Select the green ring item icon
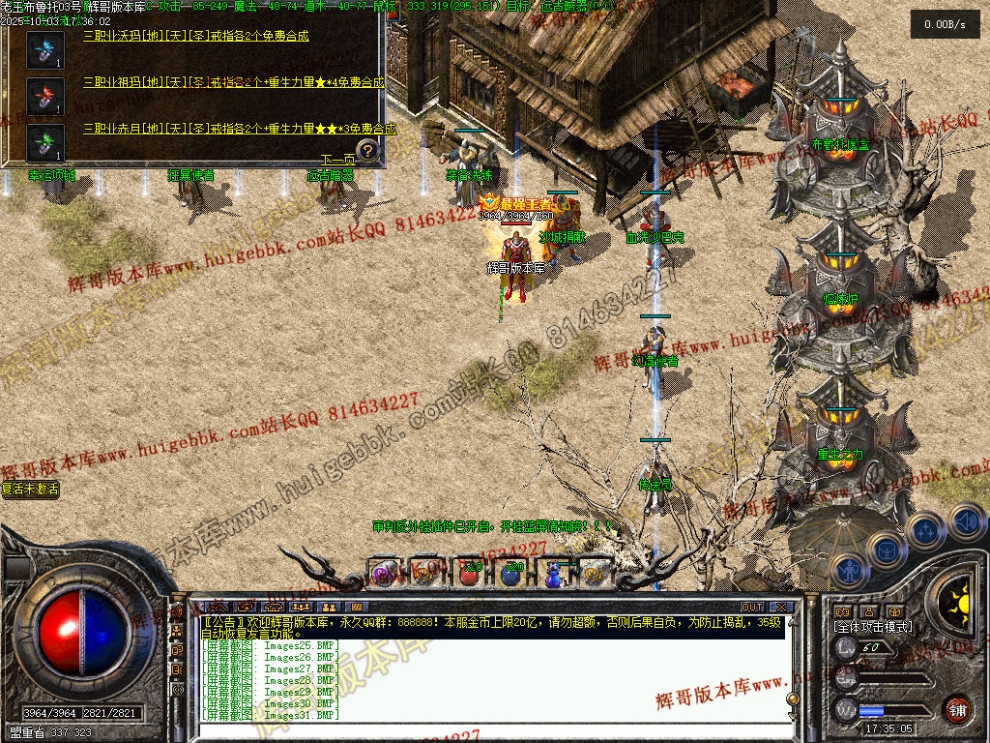This screenshot has height=743, width=990. point(45,141)
